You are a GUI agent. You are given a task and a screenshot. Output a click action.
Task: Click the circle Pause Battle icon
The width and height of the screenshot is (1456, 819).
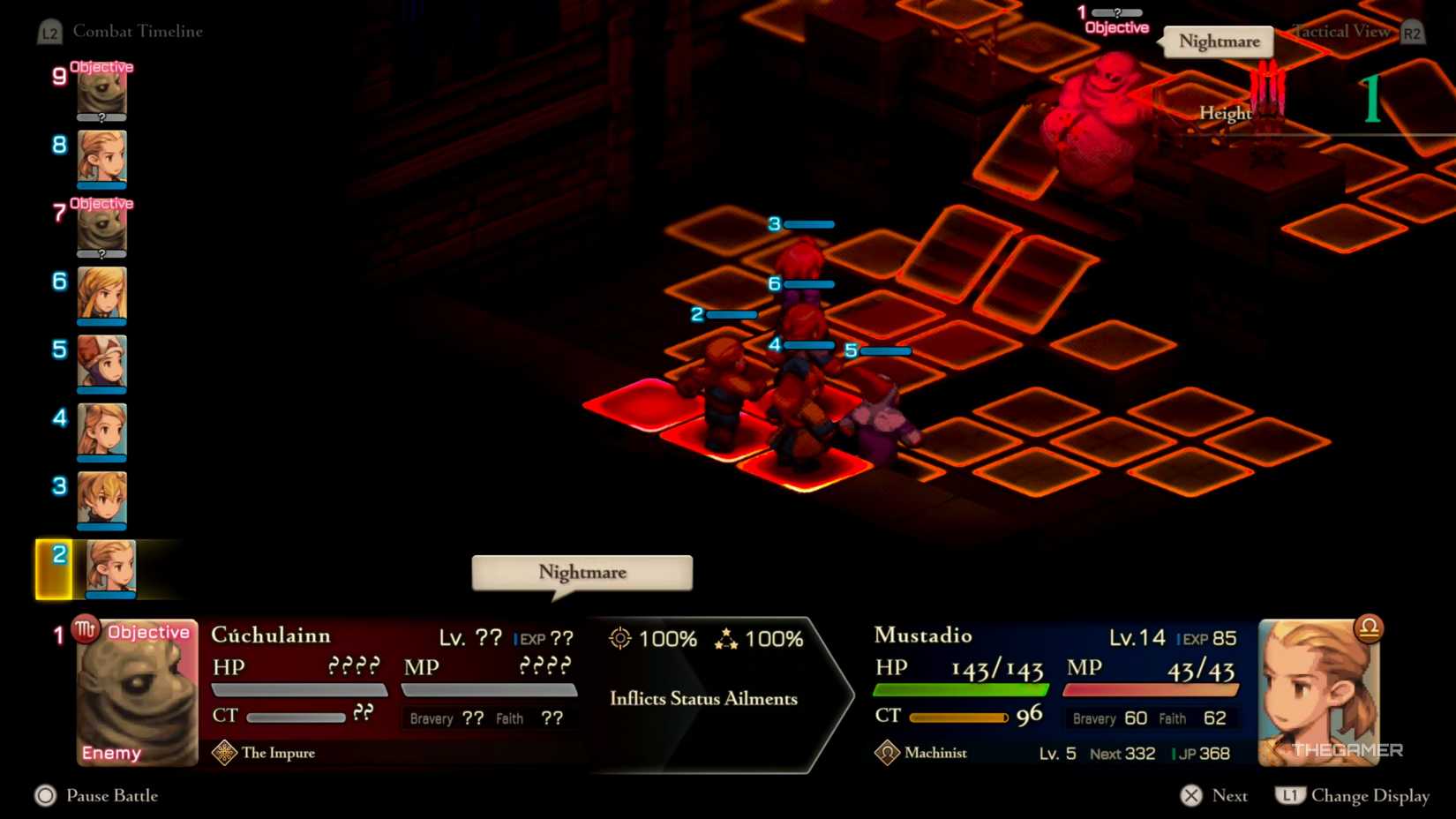click(43, 795)
